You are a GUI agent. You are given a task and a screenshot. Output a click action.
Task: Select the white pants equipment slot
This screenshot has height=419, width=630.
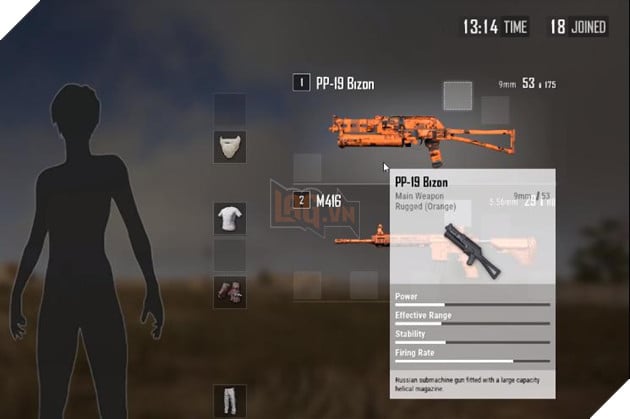coord(229,400)
